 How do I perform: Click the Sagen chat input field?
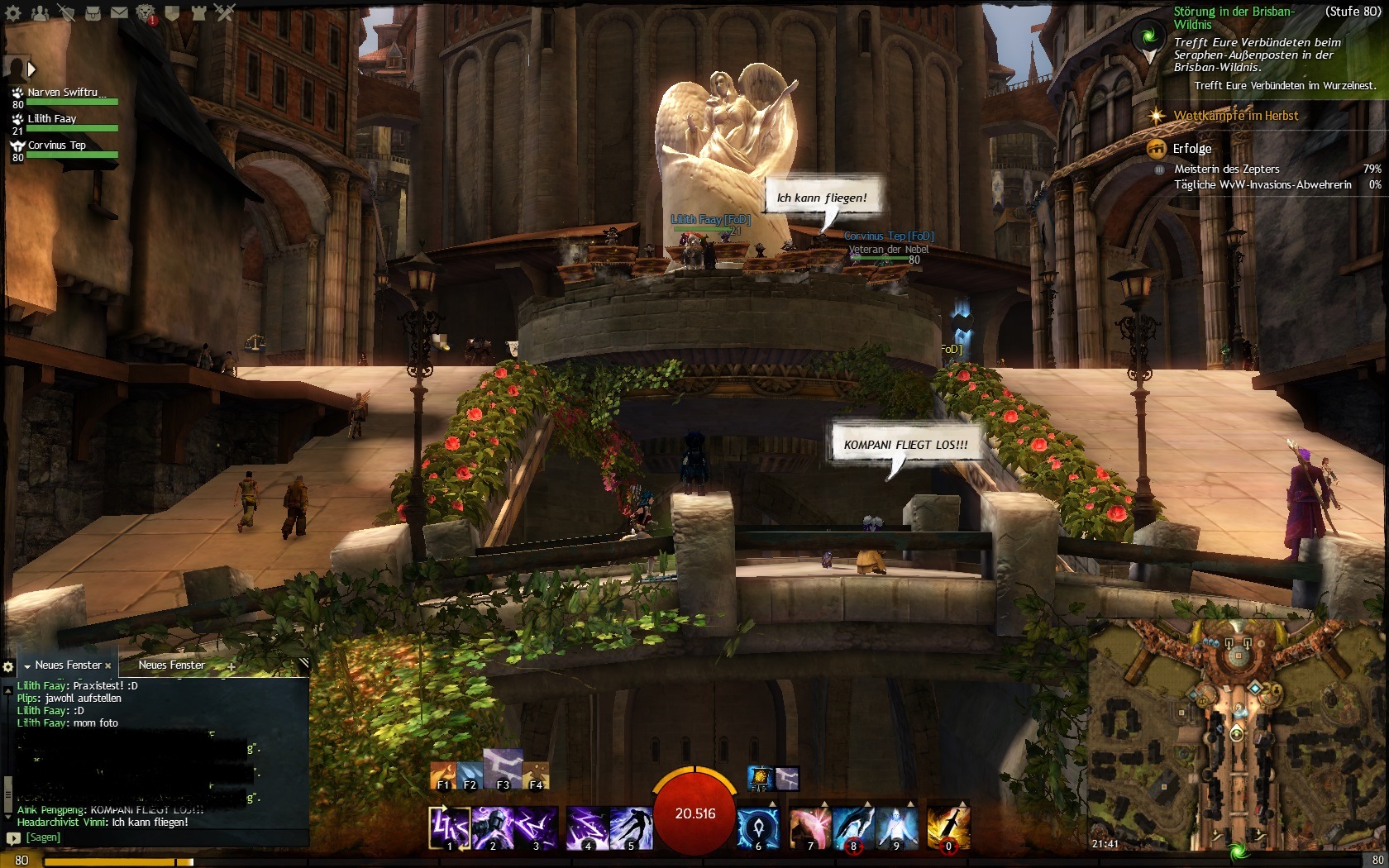click(x=157, y=837)
